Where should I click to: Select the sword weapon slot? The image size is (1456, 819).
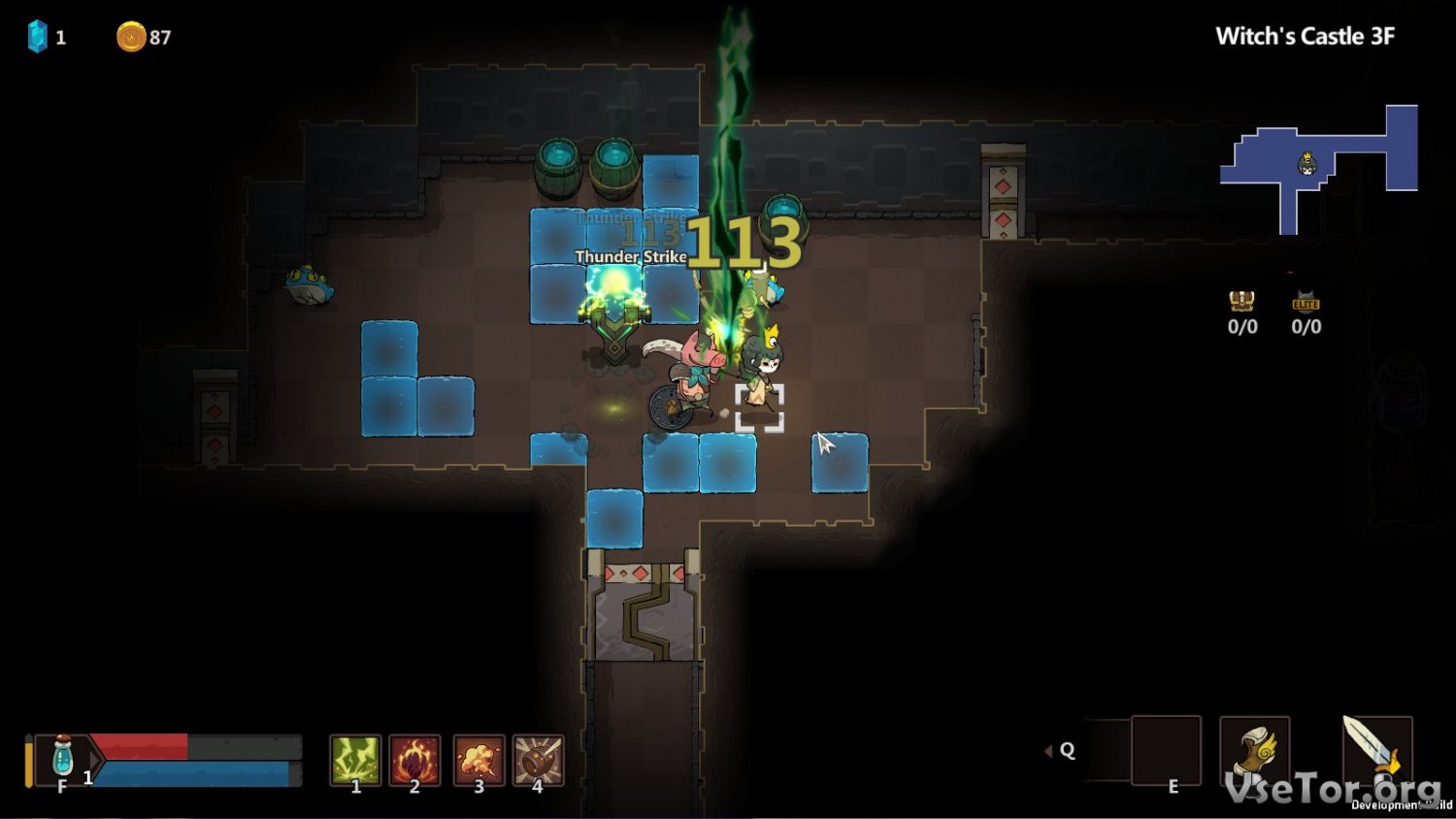click(1376, 749)
